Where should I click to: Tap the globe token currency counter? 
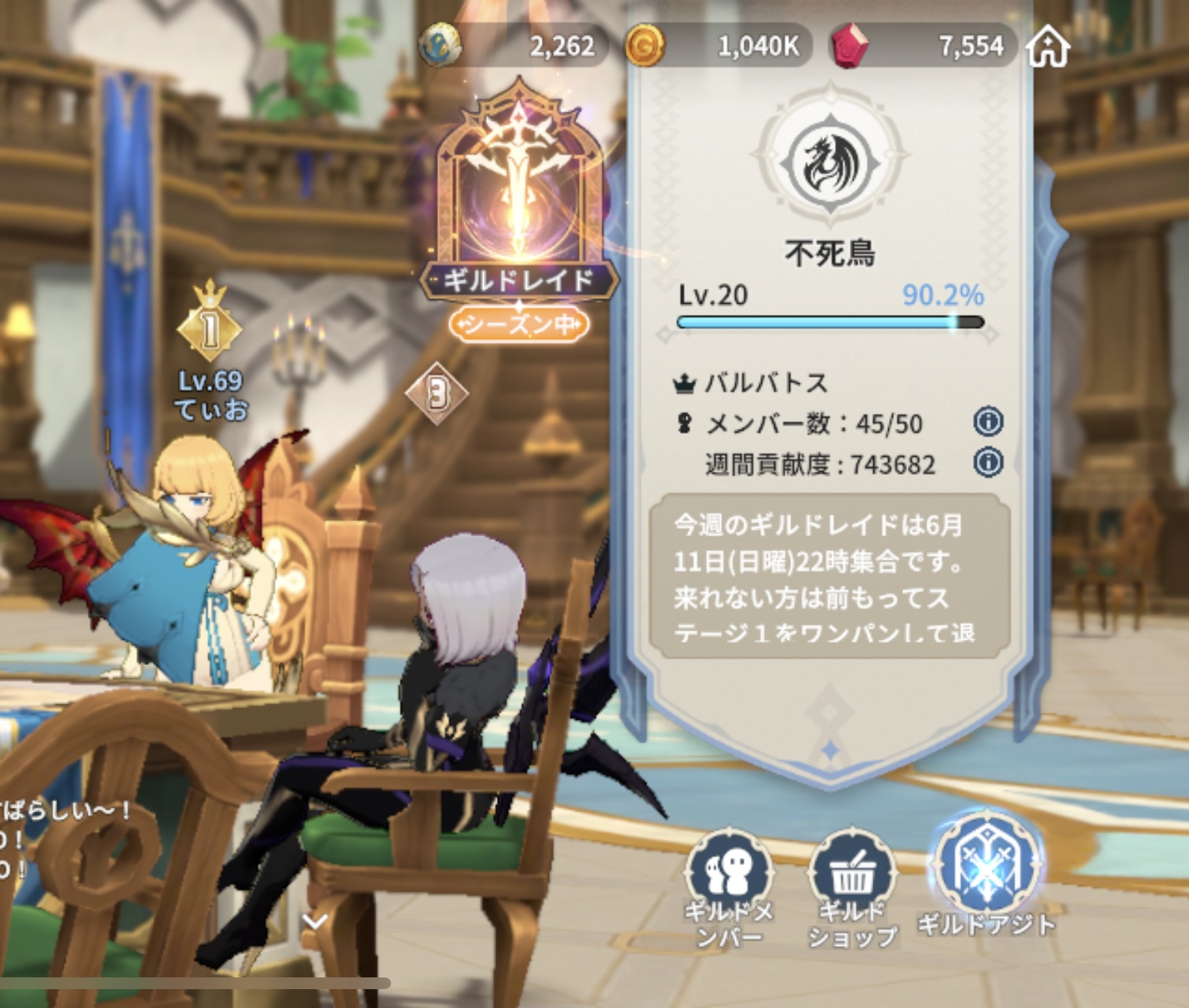(515, 46)
